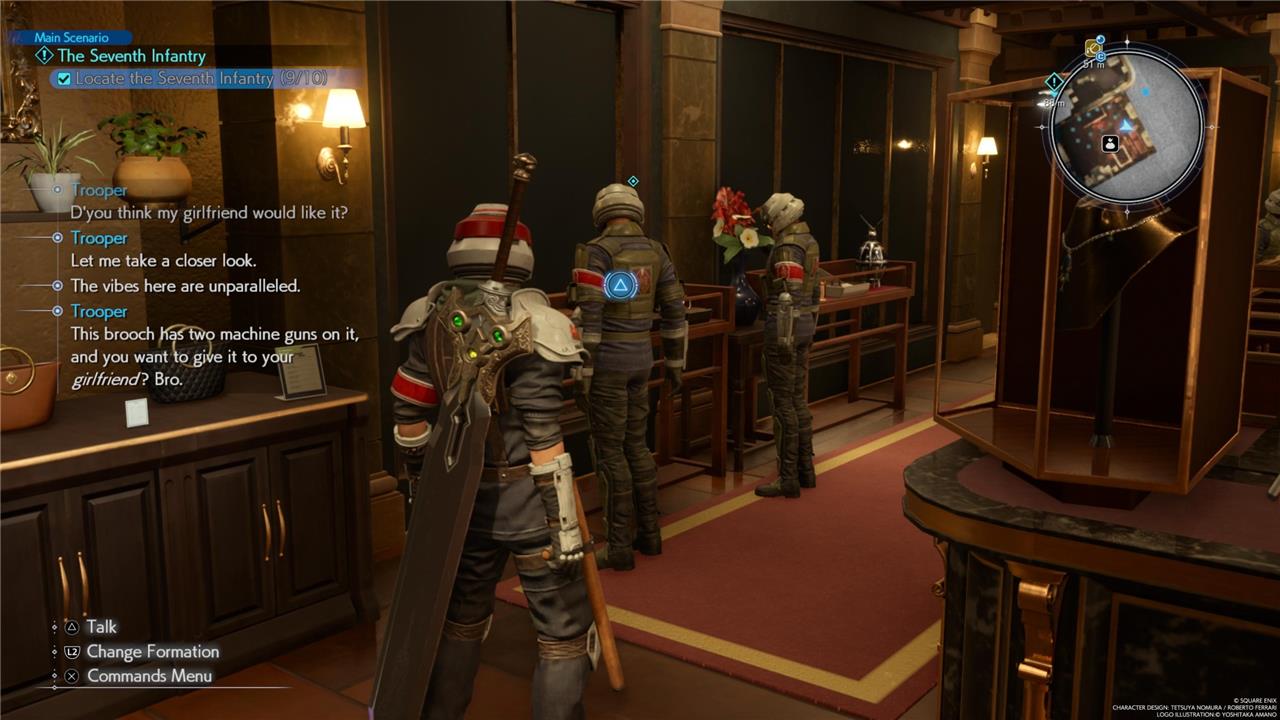This screenshot has height=720, width=1280.
Task: Open the circular minimap
Action: tap(1127, 126)
